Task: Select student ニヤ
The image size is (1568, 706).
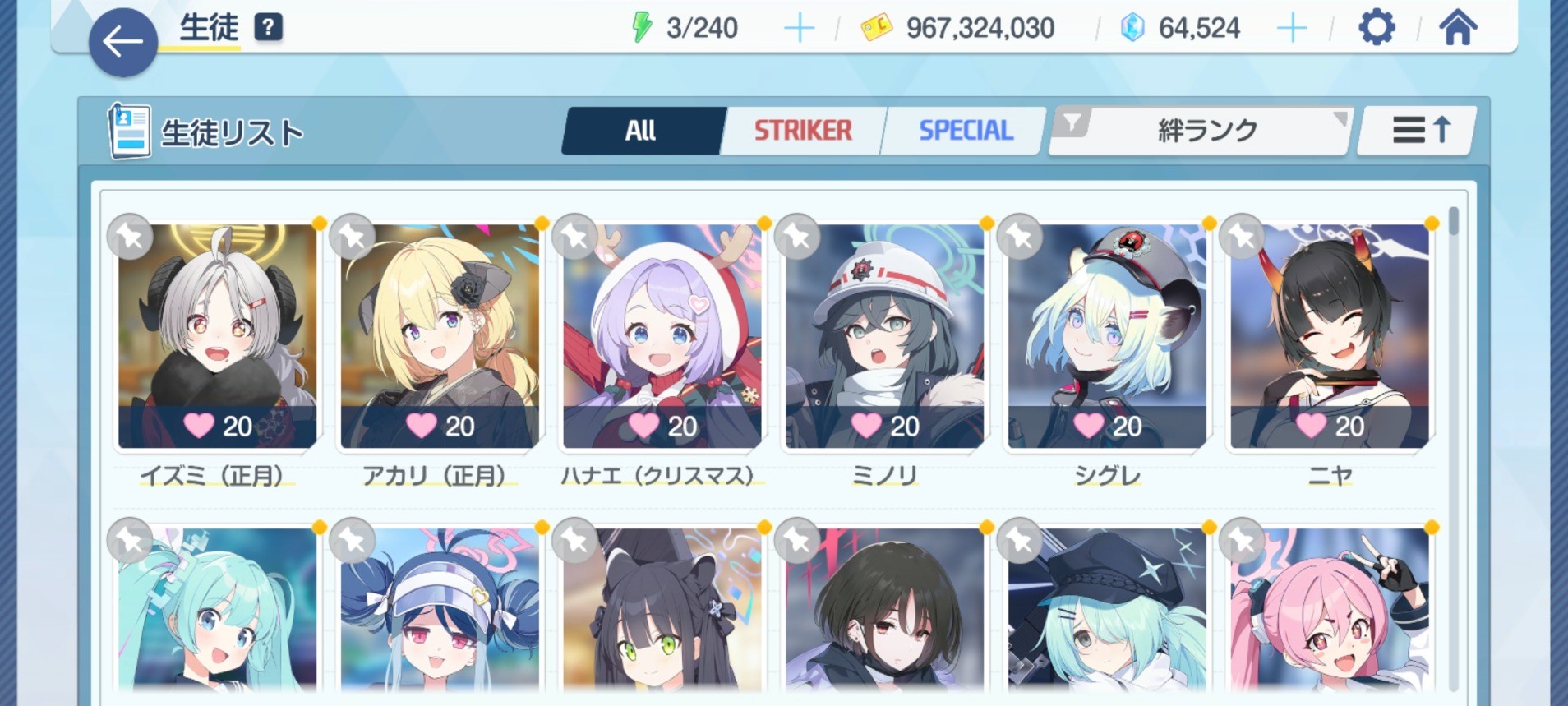Action: (x=1330, y=337)
